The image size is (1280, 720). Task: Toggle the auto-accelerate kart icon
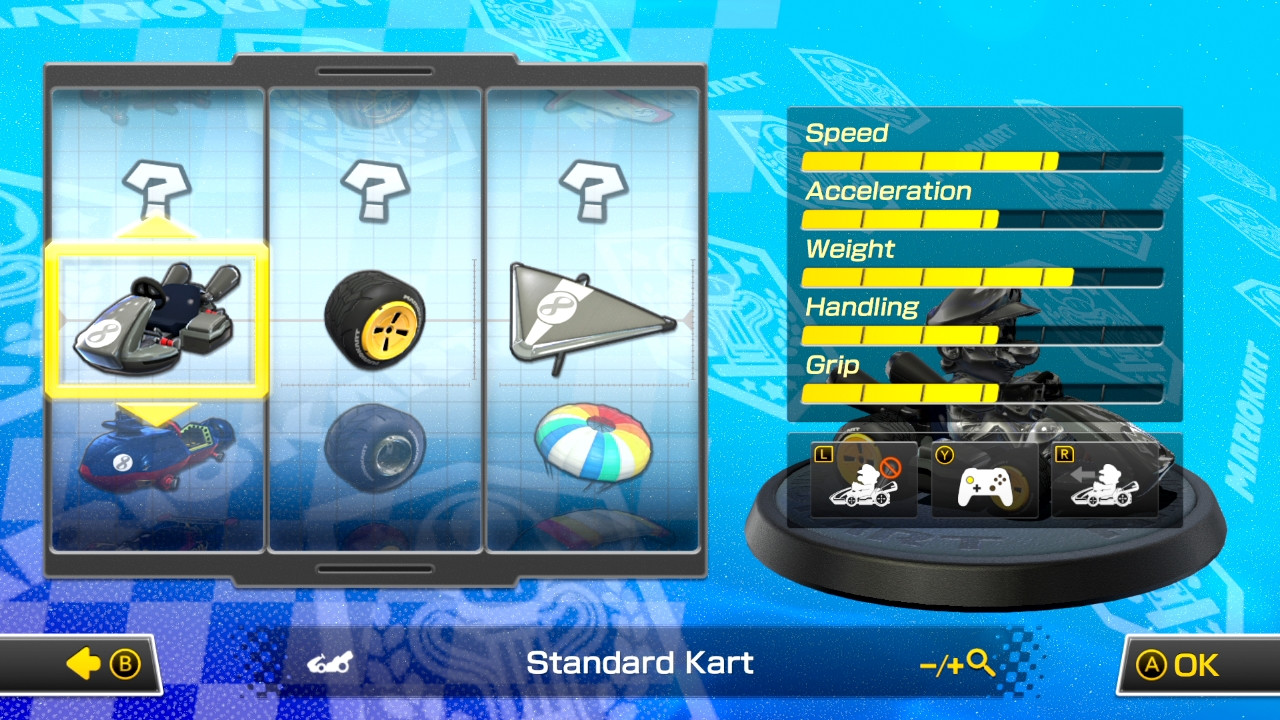point(1104,481)
